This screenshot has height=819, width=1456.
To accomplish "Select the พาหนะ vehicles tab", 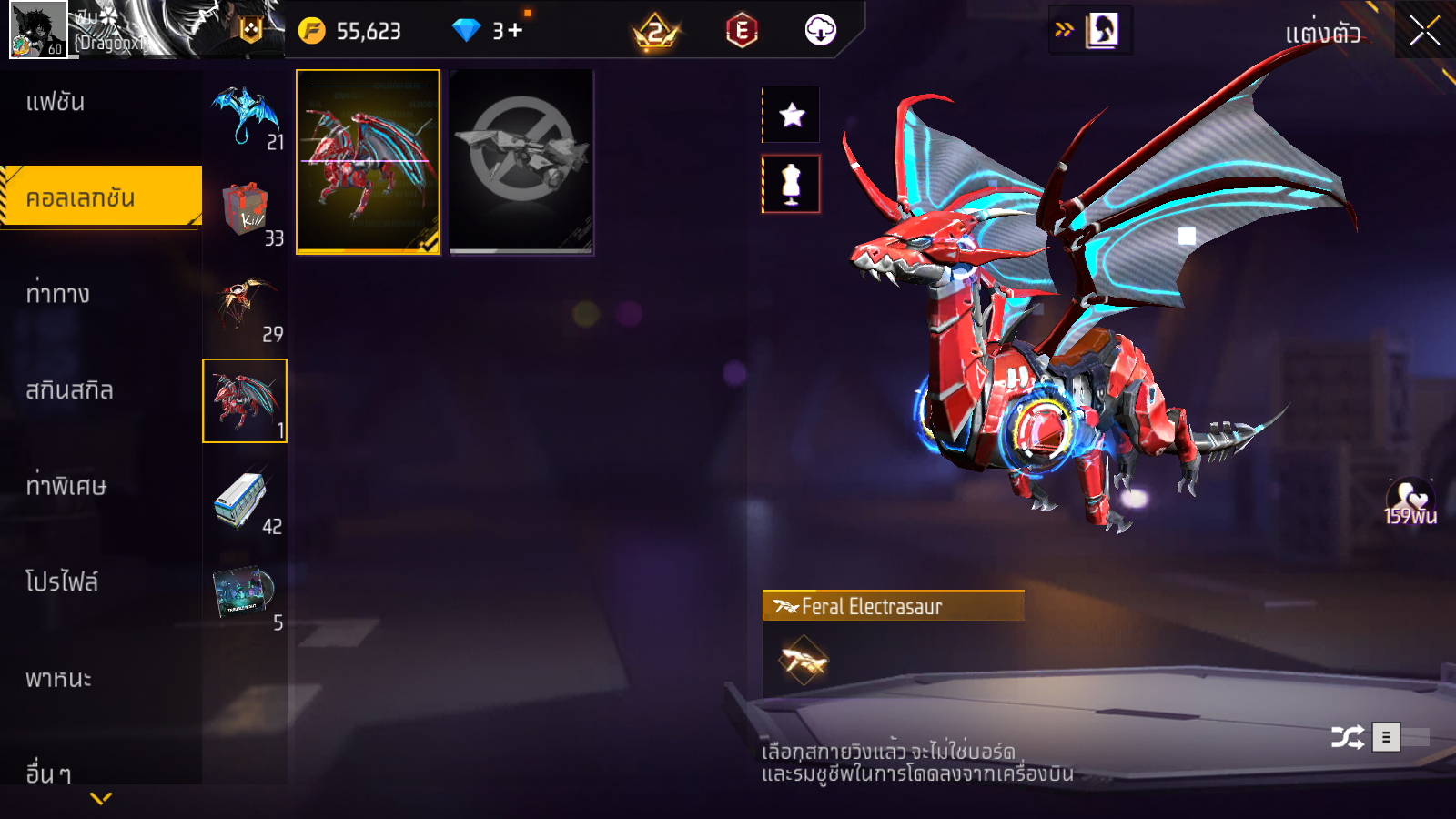I will 58,679.
